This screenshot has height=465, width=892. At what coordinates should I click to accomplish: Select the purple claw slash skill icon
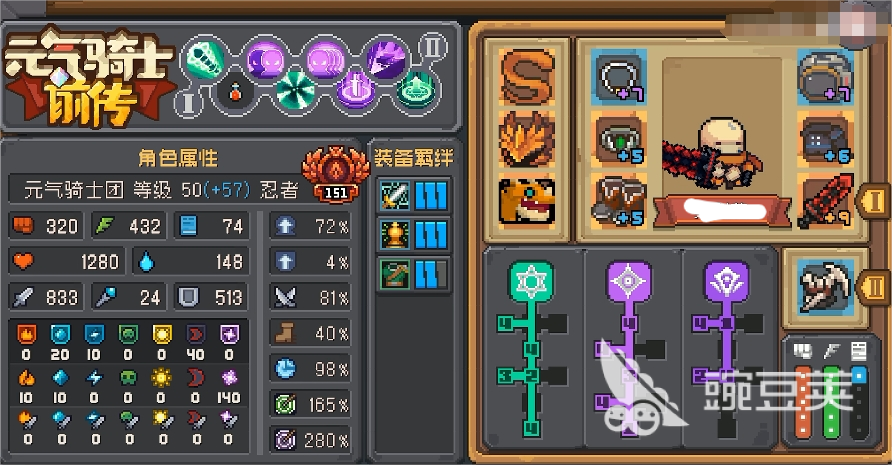383,55
